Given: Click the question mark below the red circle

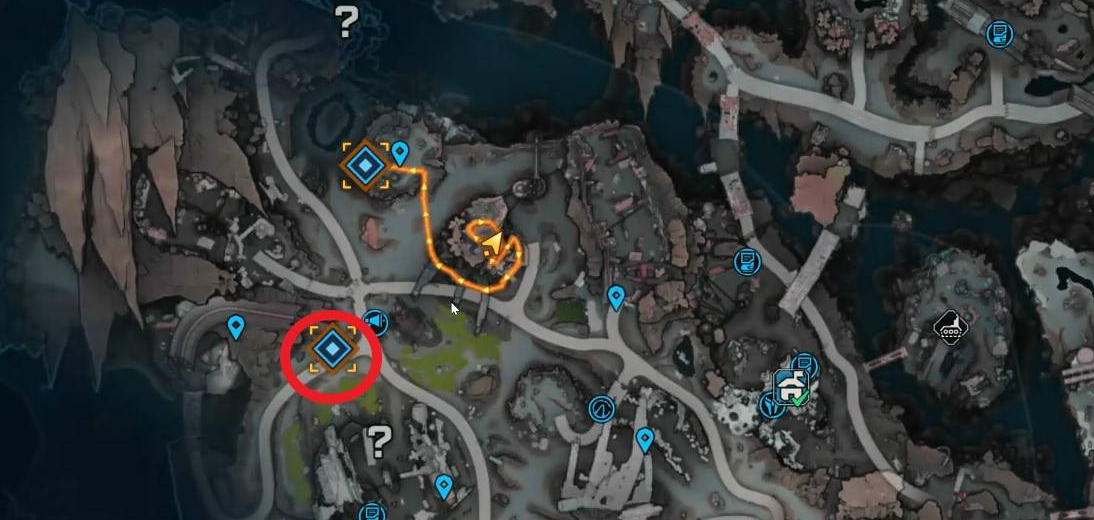Looking at the screenshot, I should (x=379, y=439).
